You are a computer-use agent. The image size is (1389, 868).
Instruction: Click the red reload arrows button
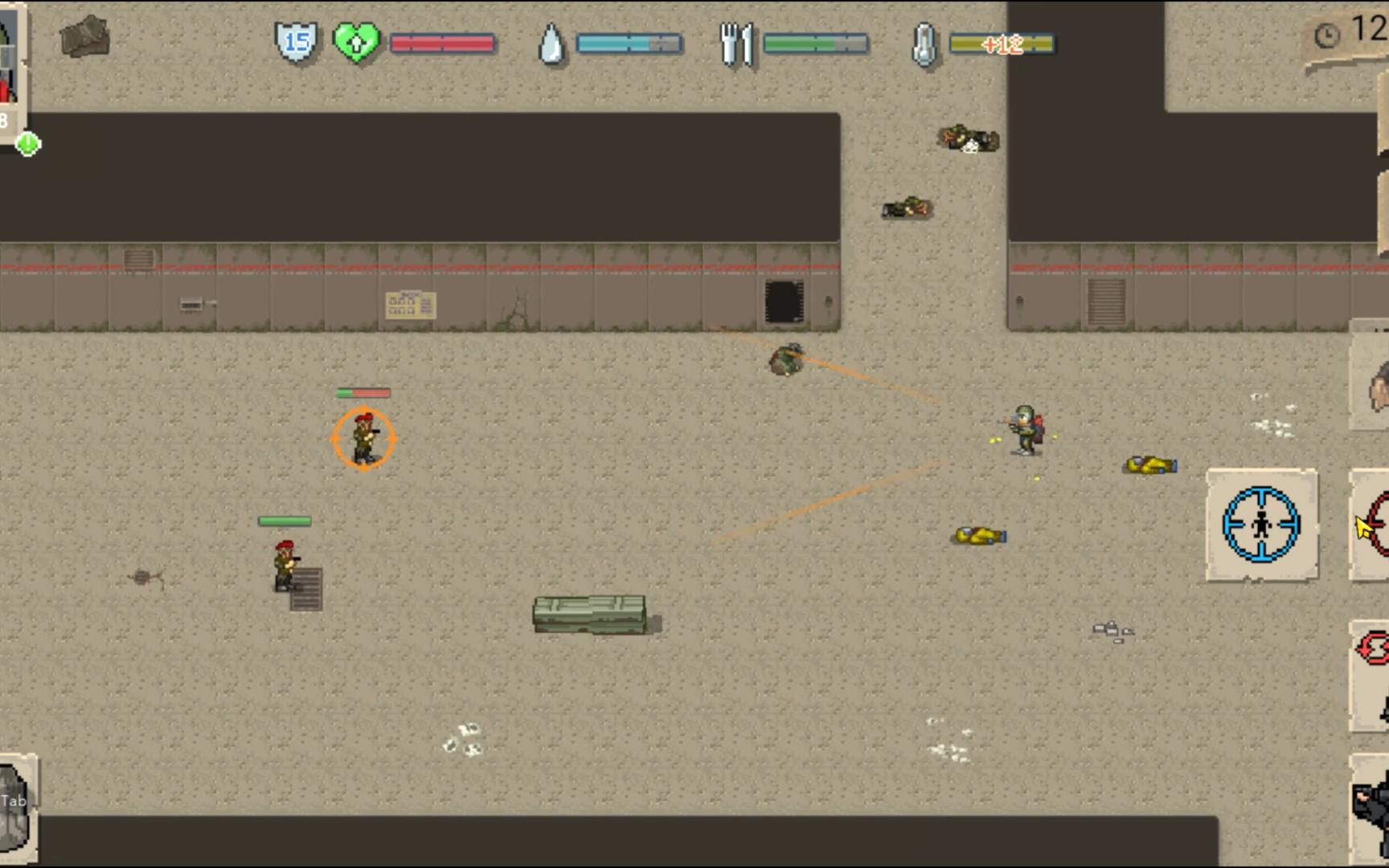coord(1373,649)
